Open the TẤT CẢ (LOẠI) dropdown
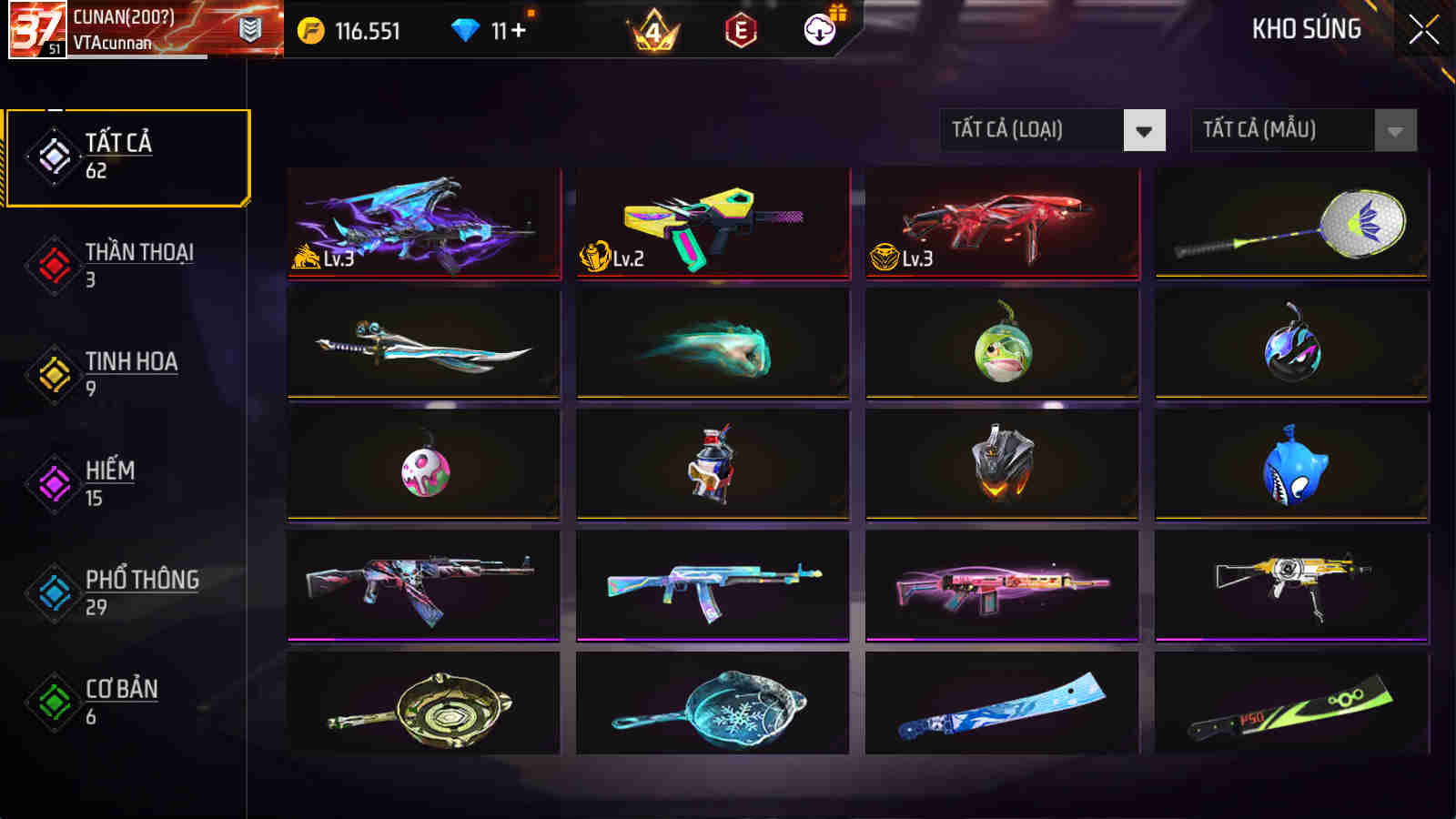 1037,129
